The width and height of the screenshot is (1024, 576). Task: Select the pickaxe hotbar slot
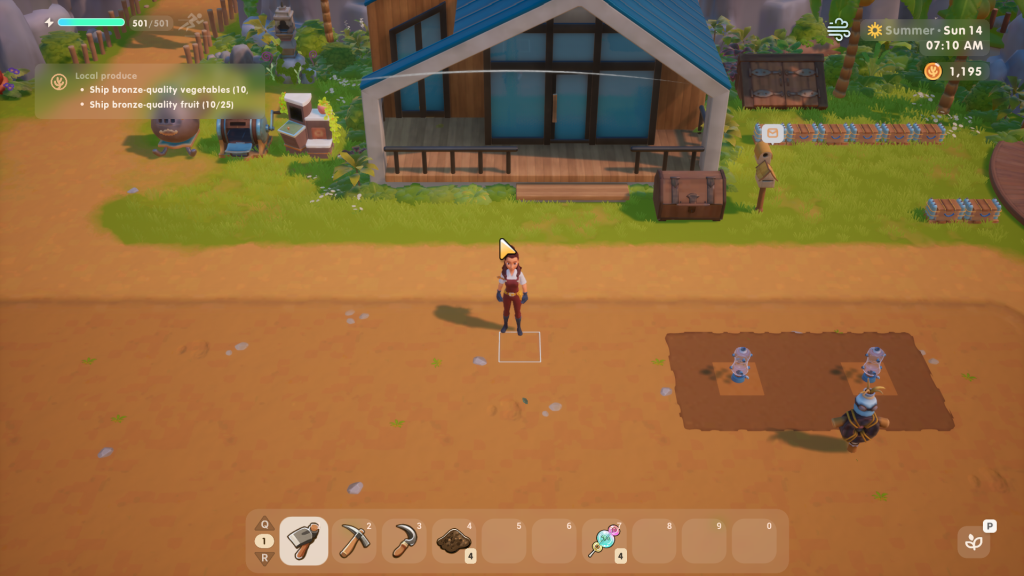(x=354, y=541)
